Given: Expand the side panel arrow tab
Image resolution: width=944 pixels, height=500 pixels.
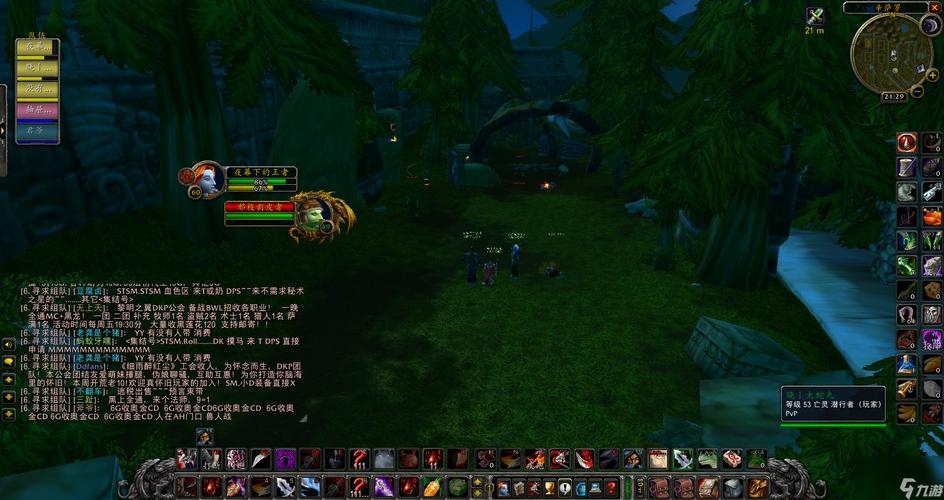Looking at the screenshot, I should tap(3, 130).
